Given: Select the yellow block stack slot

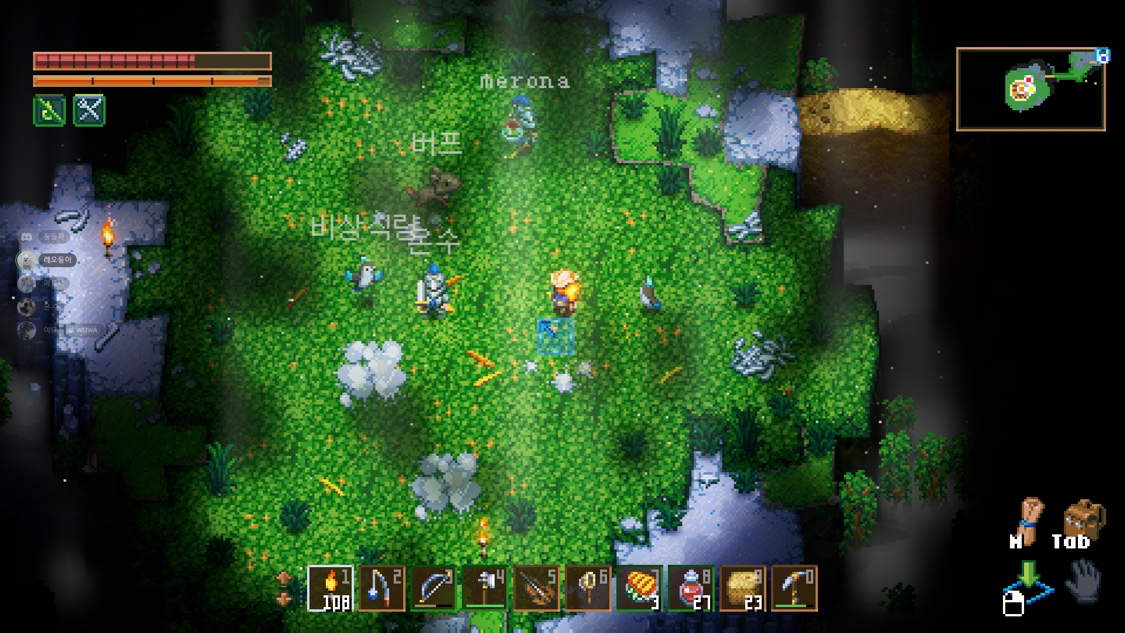Looking at the screenshot, I should [x=744, y=588].
